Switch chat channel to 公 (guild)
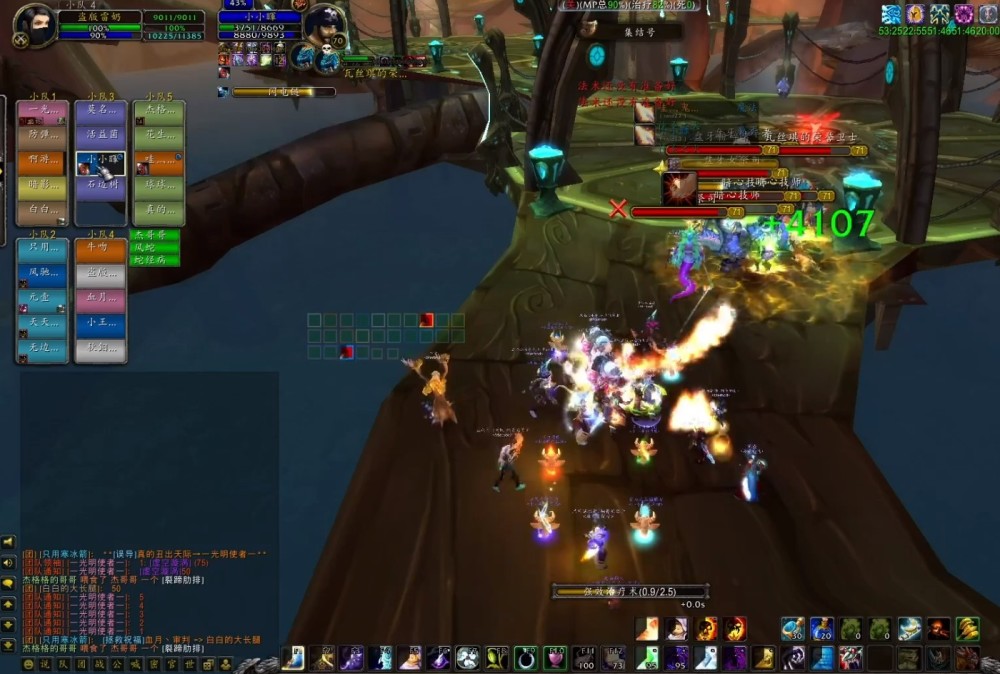 pyautogui.click(x=118, y=664)
